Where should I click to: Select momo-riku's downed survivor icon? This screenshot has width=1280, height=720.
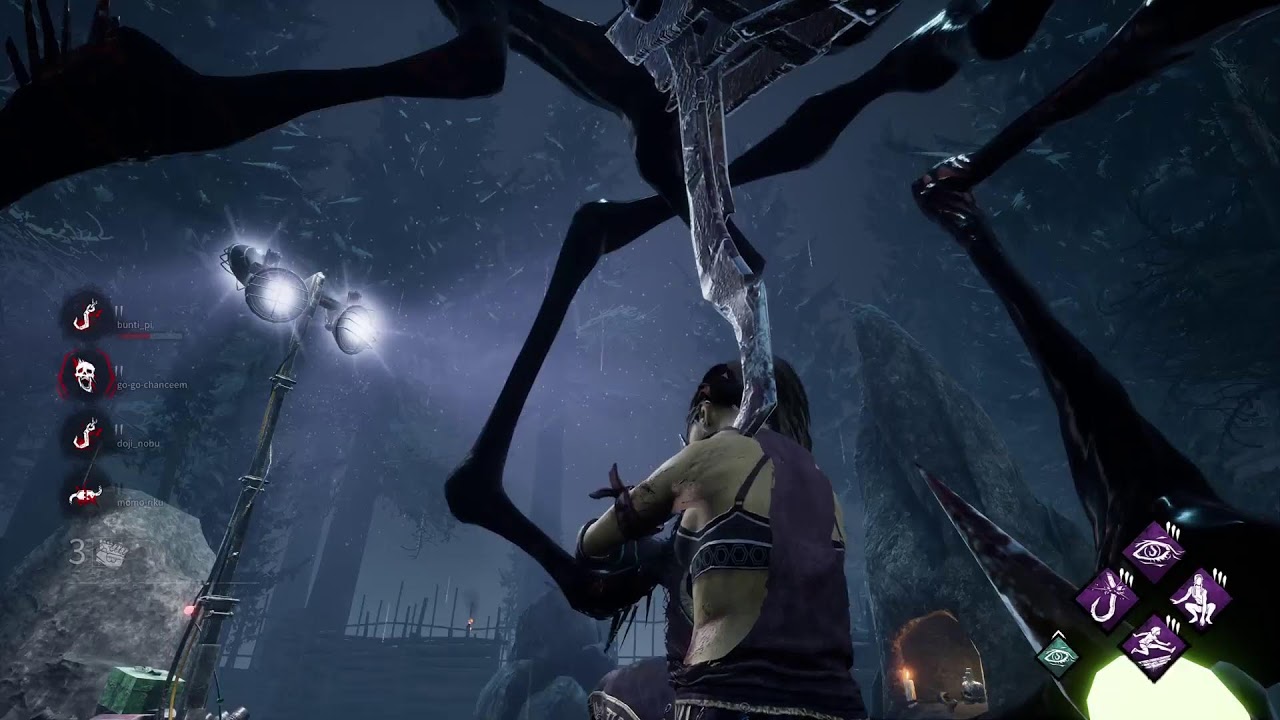(x=85, y=494)
